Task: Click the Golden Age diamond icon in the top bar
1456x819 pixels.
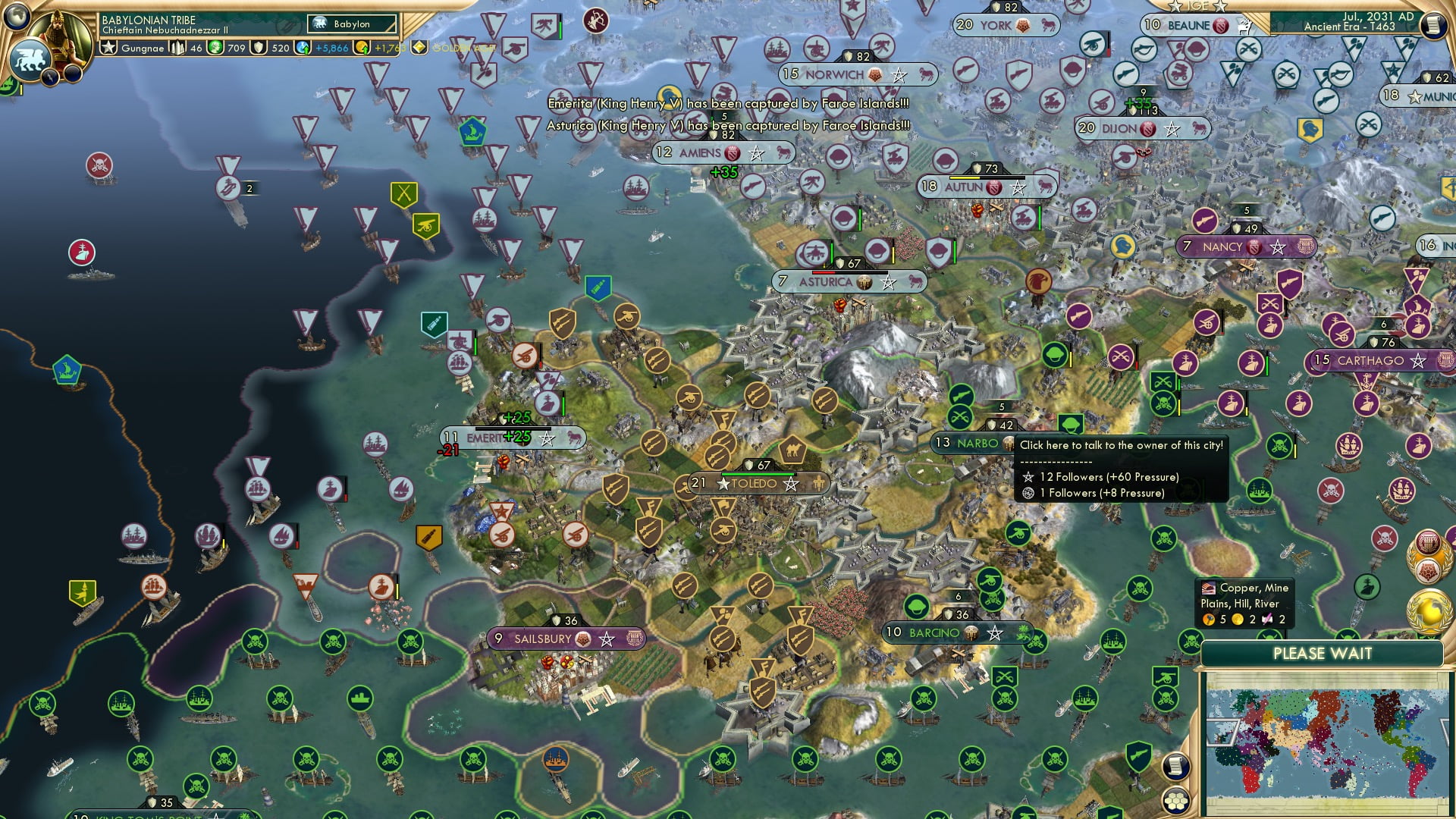Action: (x=418, y=48)
